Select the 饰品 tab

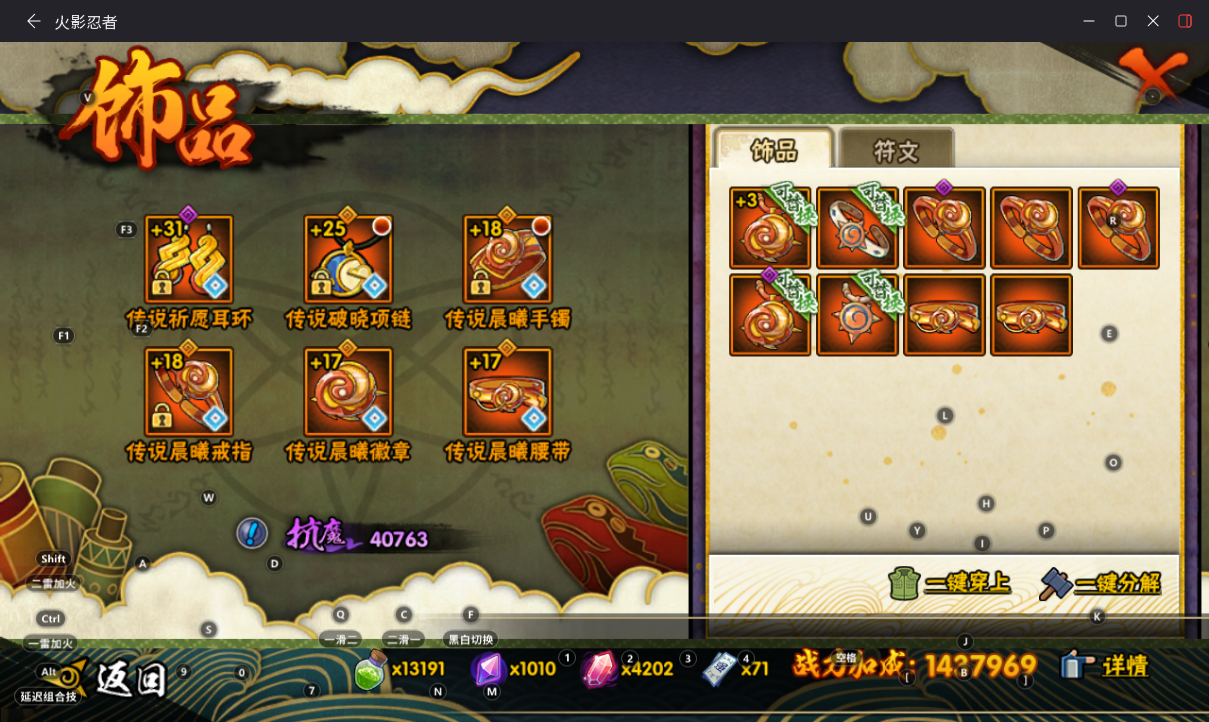pyautogui.click(x=773, y=150)
